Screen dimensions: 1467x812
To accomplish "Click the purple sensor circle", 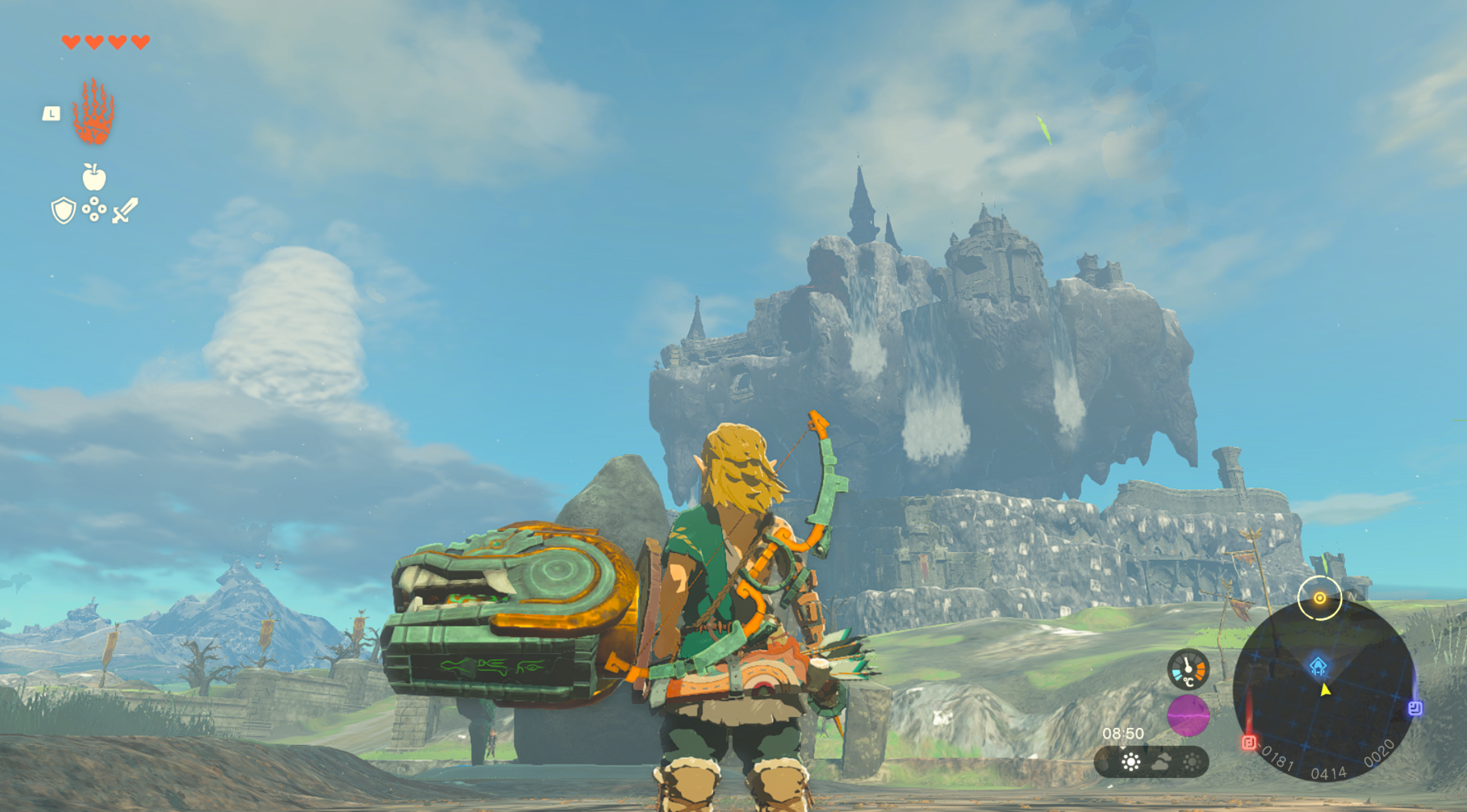I will [x=1188, y=715].
